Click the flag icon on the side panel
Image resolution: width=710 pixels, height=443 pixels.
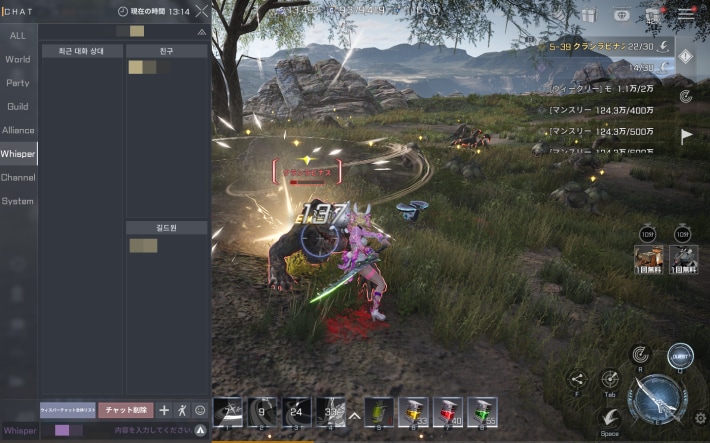687,137
